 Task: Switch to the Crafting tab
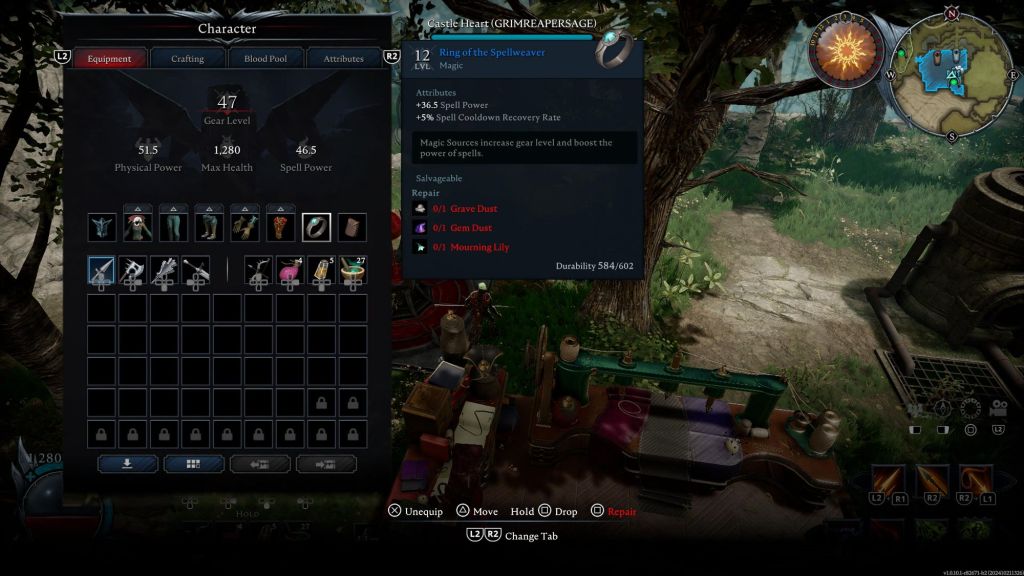187,59
